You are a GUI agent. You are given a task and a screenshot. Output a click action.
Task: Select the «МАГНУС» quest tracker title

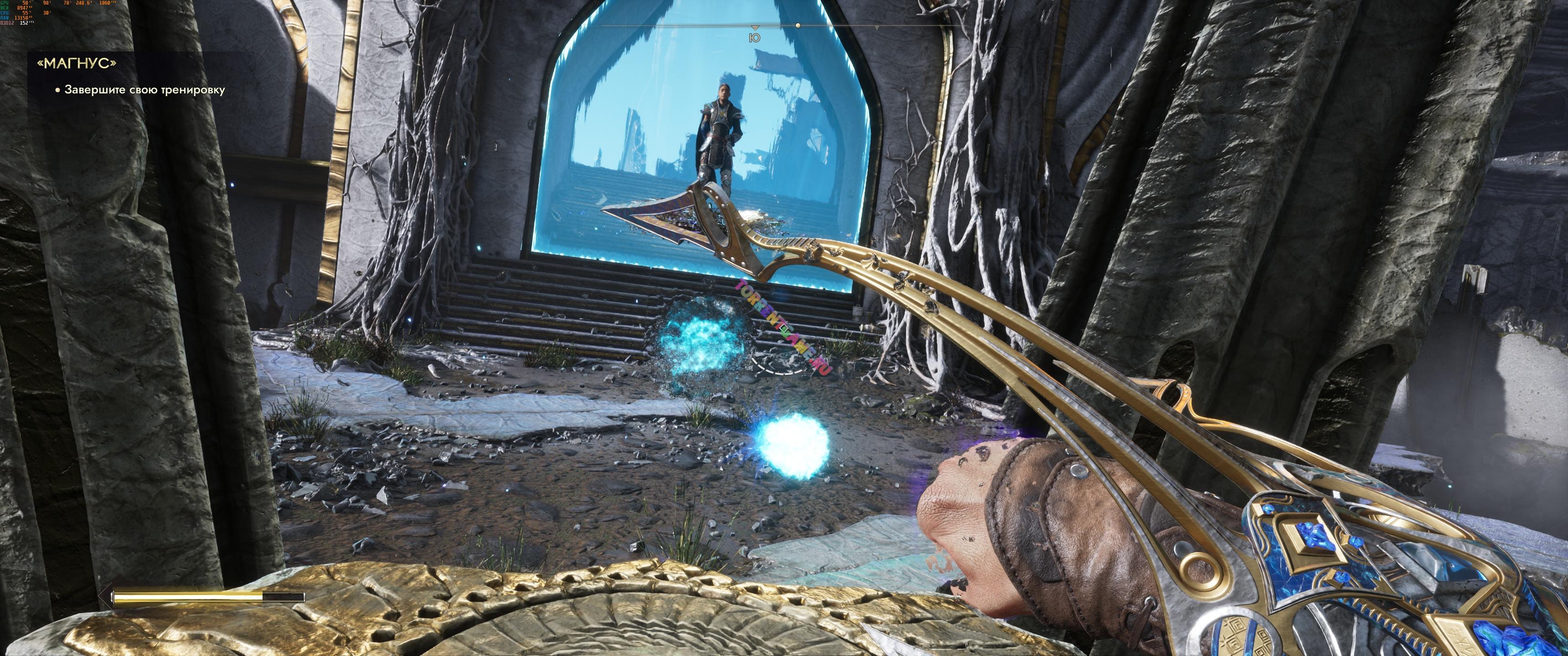pyautogui.click(x=77, y=64)
